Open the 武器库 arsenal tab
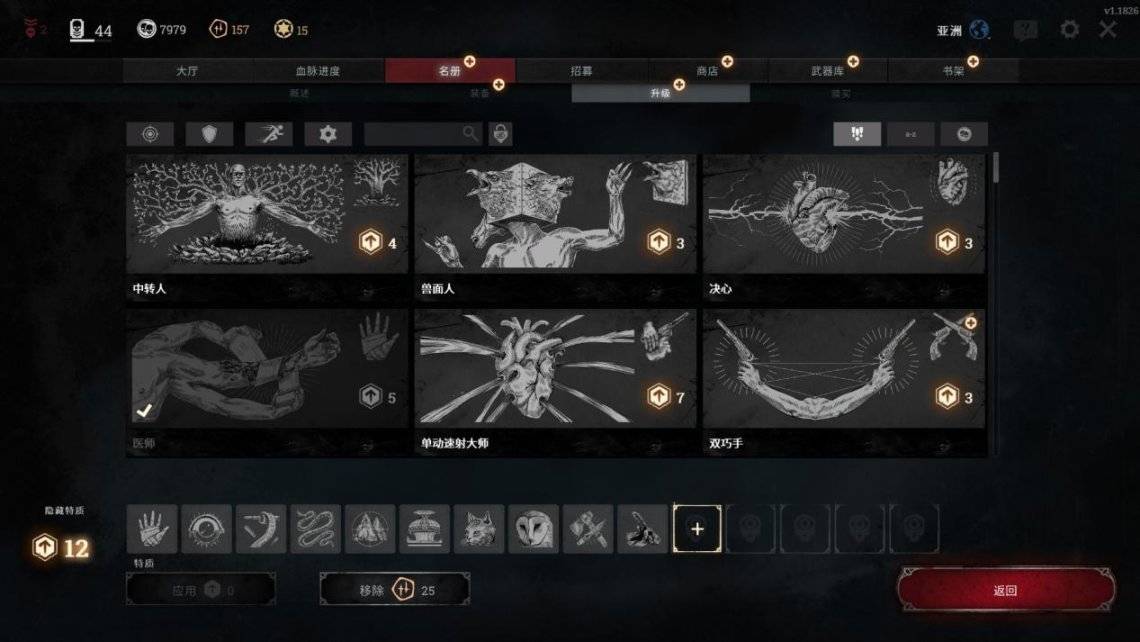This screenshot has width=1140, height=642. click(x=827, y=71)
